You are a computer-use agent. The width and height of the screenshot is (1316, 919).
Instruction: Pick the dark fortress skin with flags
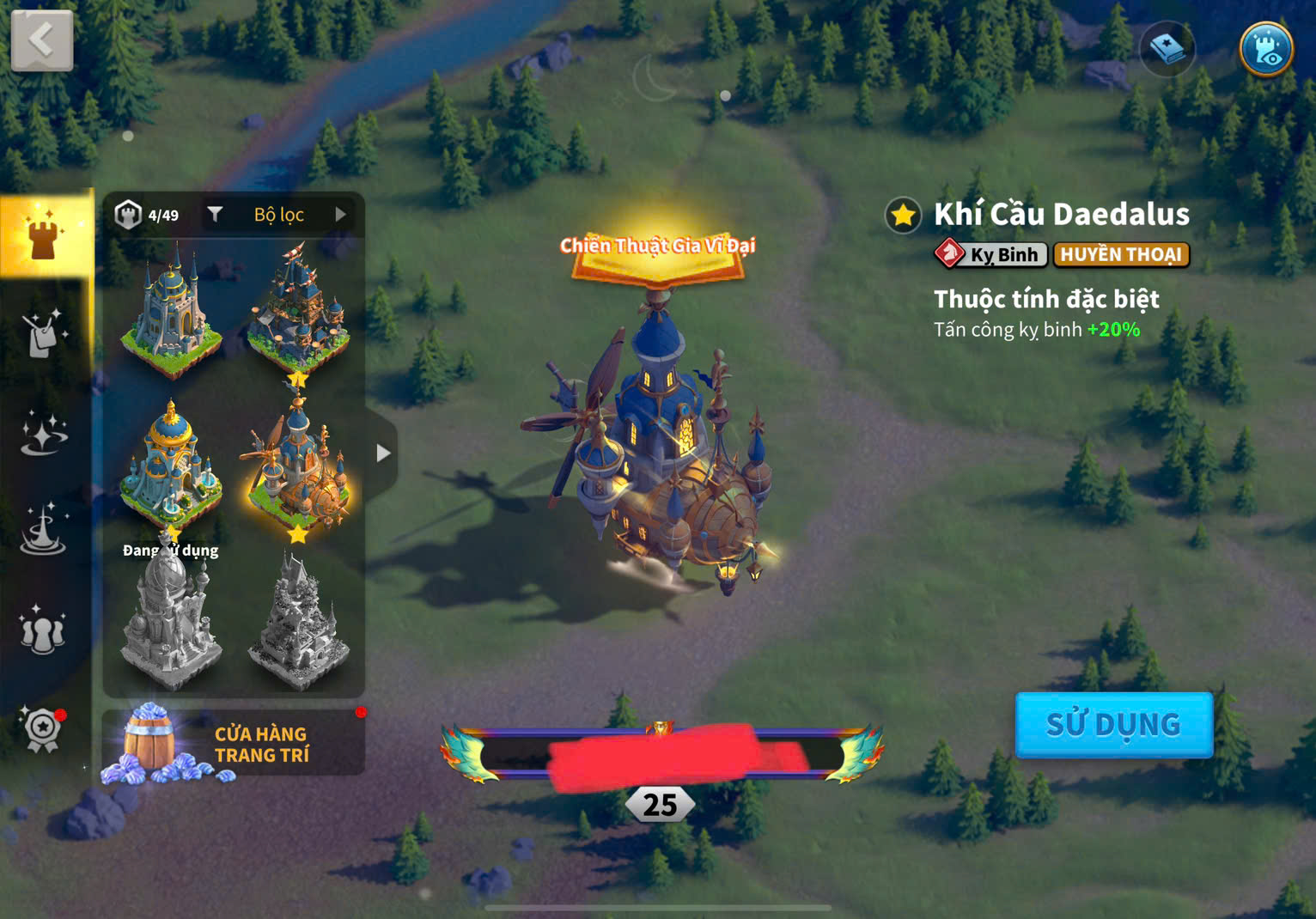[297, 311]
